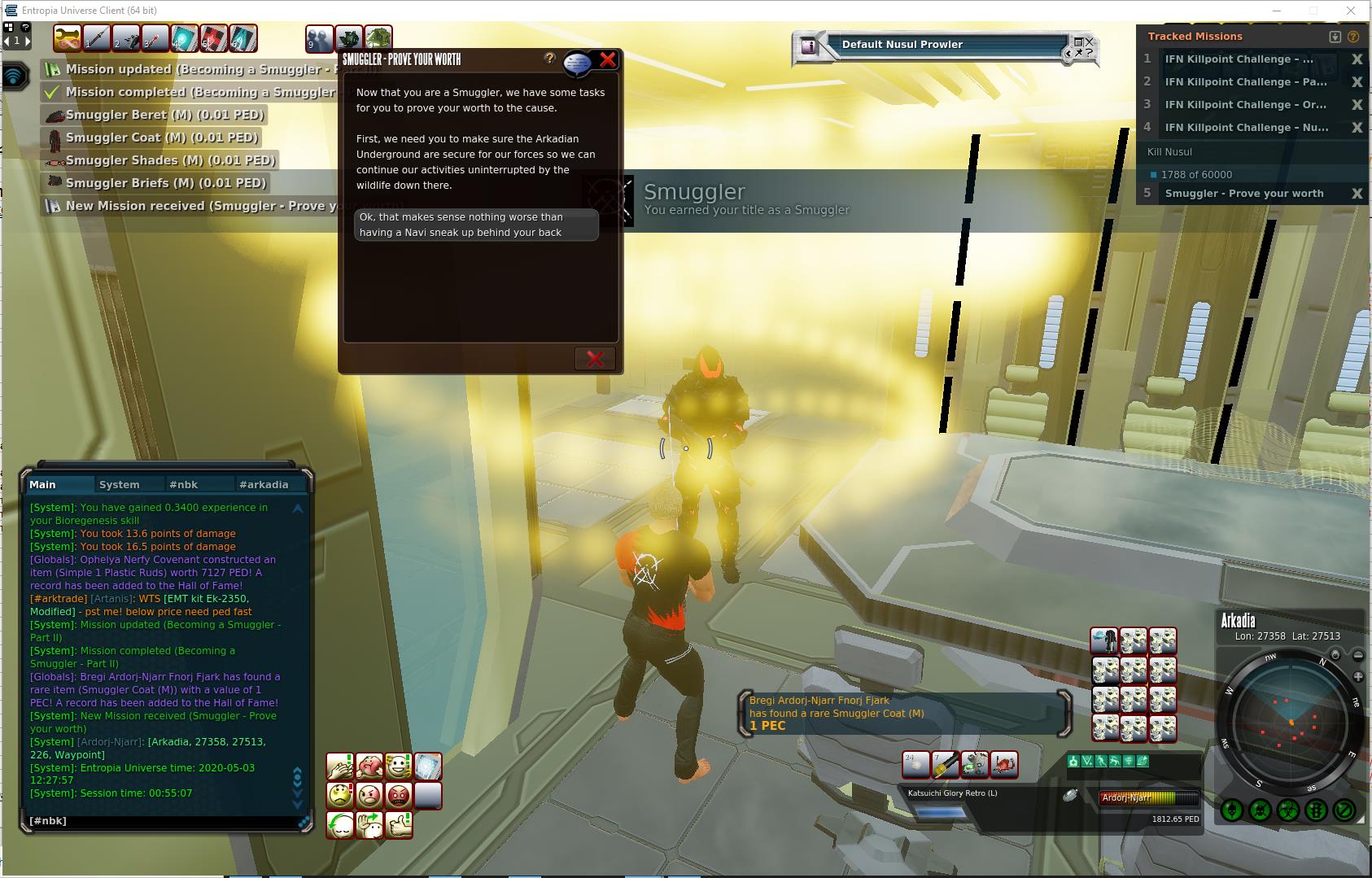Select the #arkadia chat tab
The height and width of the screenshot is (878, 1372).
(x=264, y=484)
